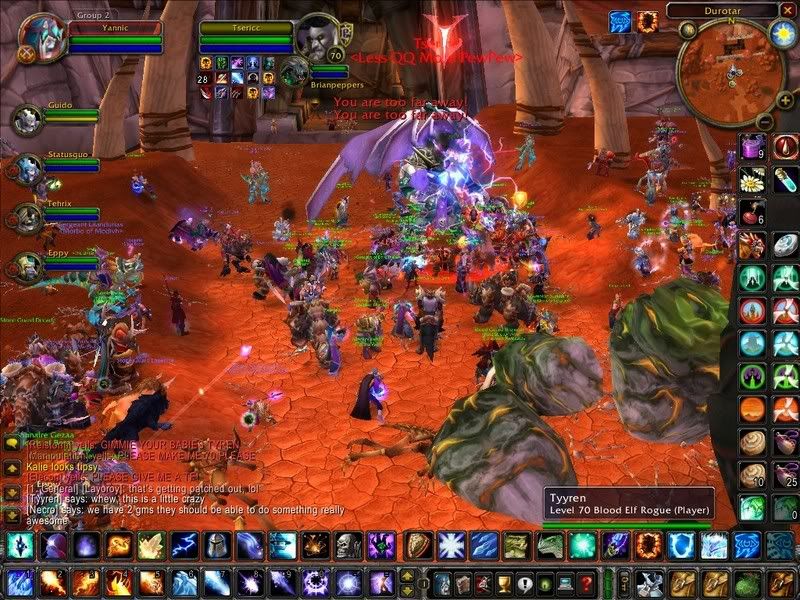Target party member Statusquo
800x600 pixels.
tap(26, 168)
